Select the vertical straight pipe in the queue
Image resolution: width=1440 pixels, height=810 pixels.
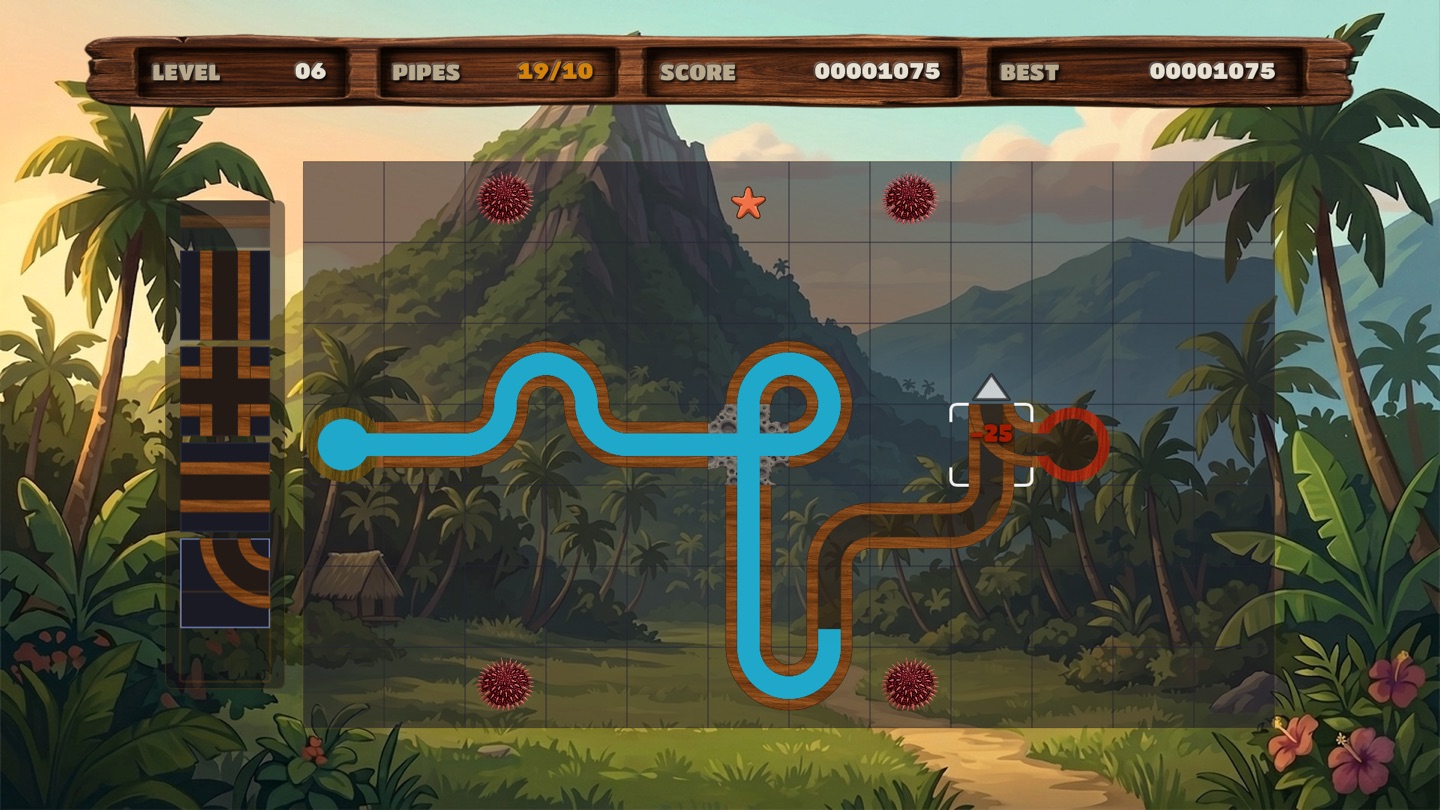click(225, 295)
